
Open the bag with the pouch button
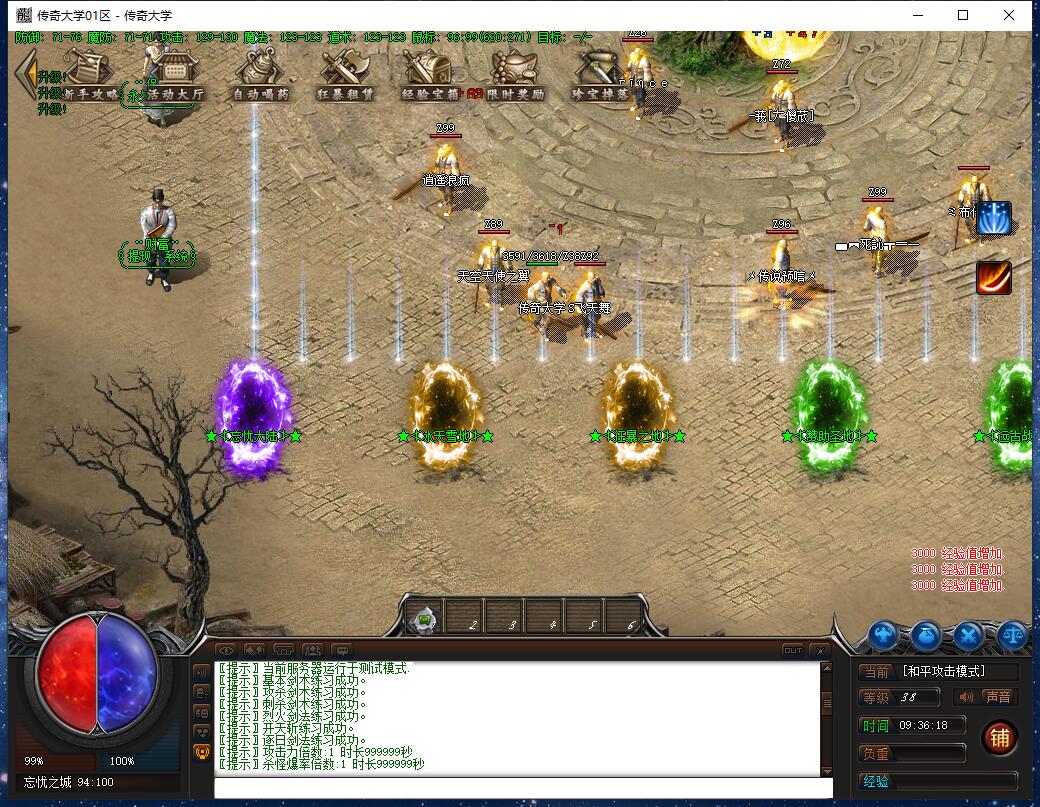pos(926,635)
